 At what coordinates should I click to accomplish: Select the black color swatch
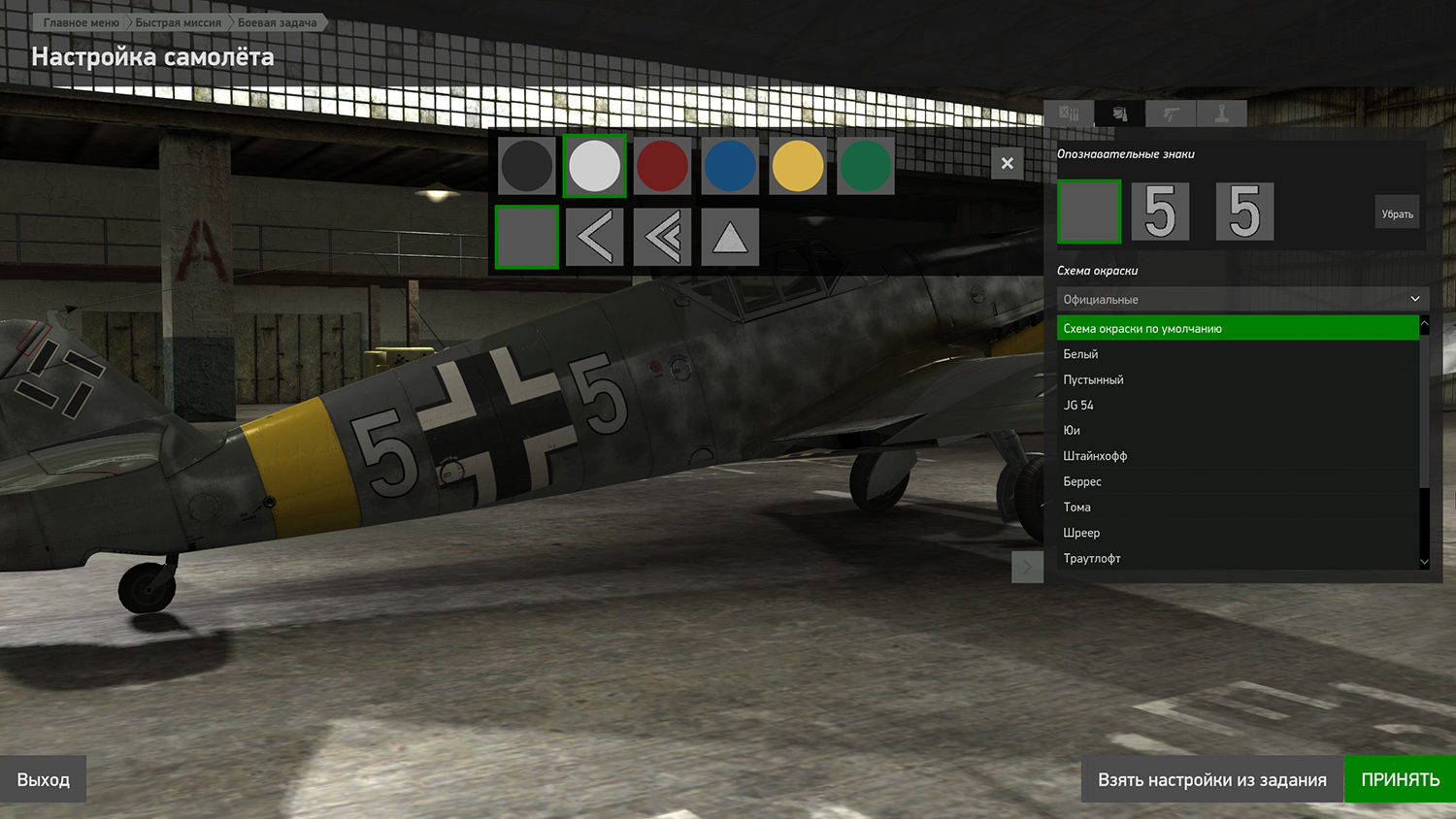pos(526,166)
